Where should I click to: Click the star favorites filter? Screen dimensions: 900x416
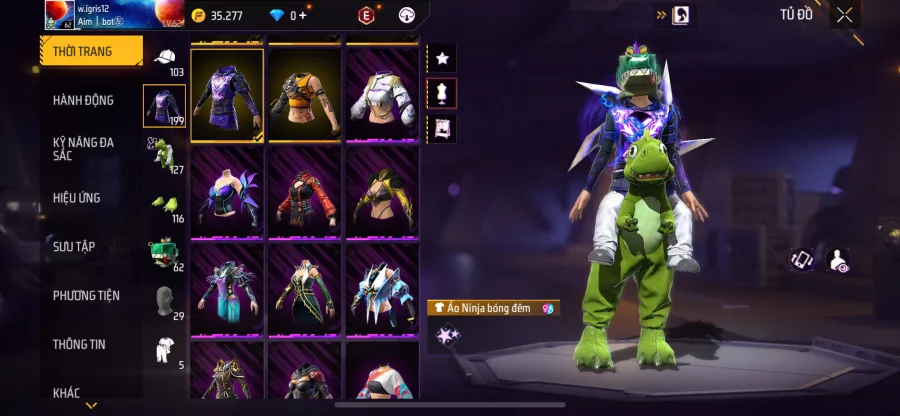tap(442, 58)
